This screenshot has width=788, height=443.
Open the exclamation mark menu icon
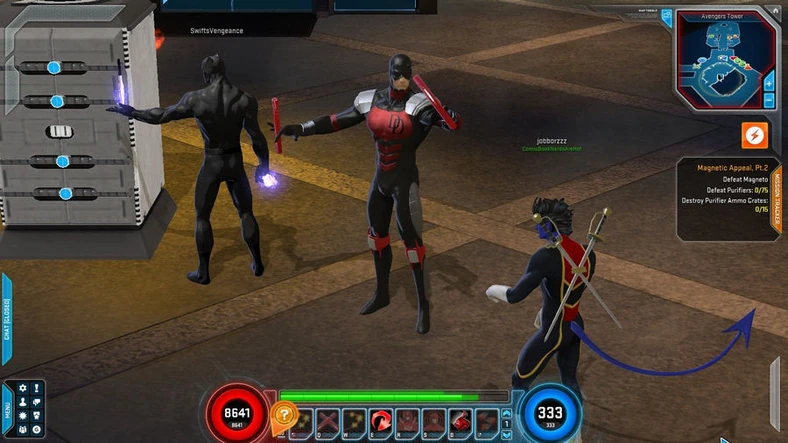coord(36,388)
